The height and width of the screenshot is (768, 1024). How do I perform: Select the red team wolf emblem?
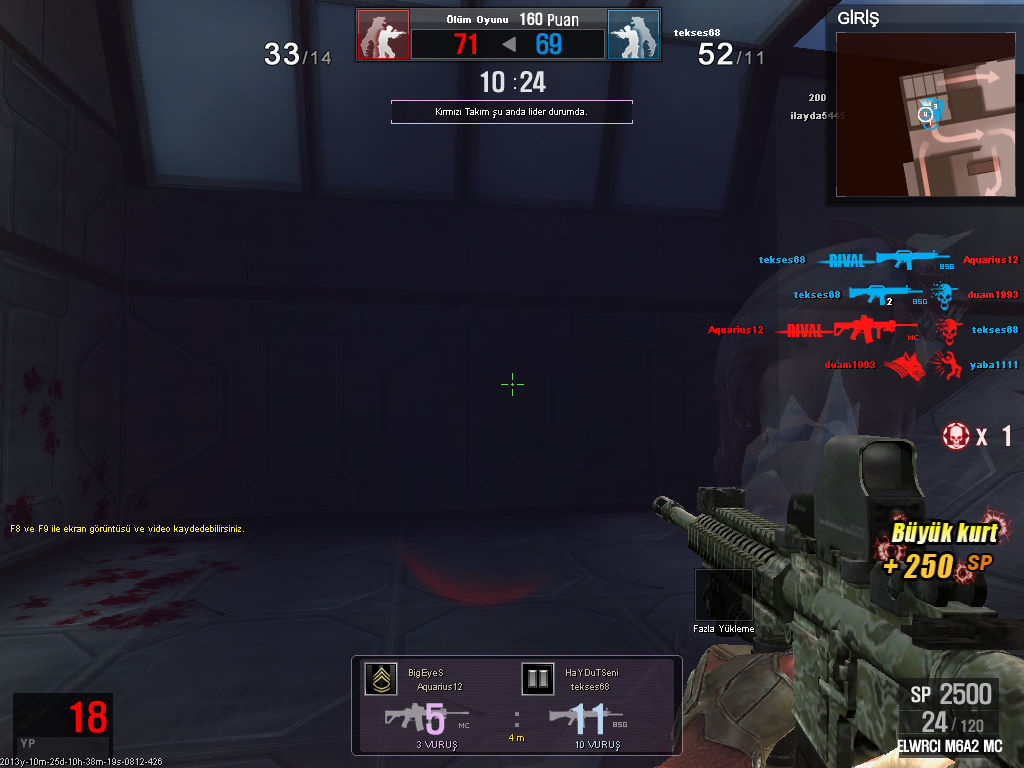(x=383, y=35)
